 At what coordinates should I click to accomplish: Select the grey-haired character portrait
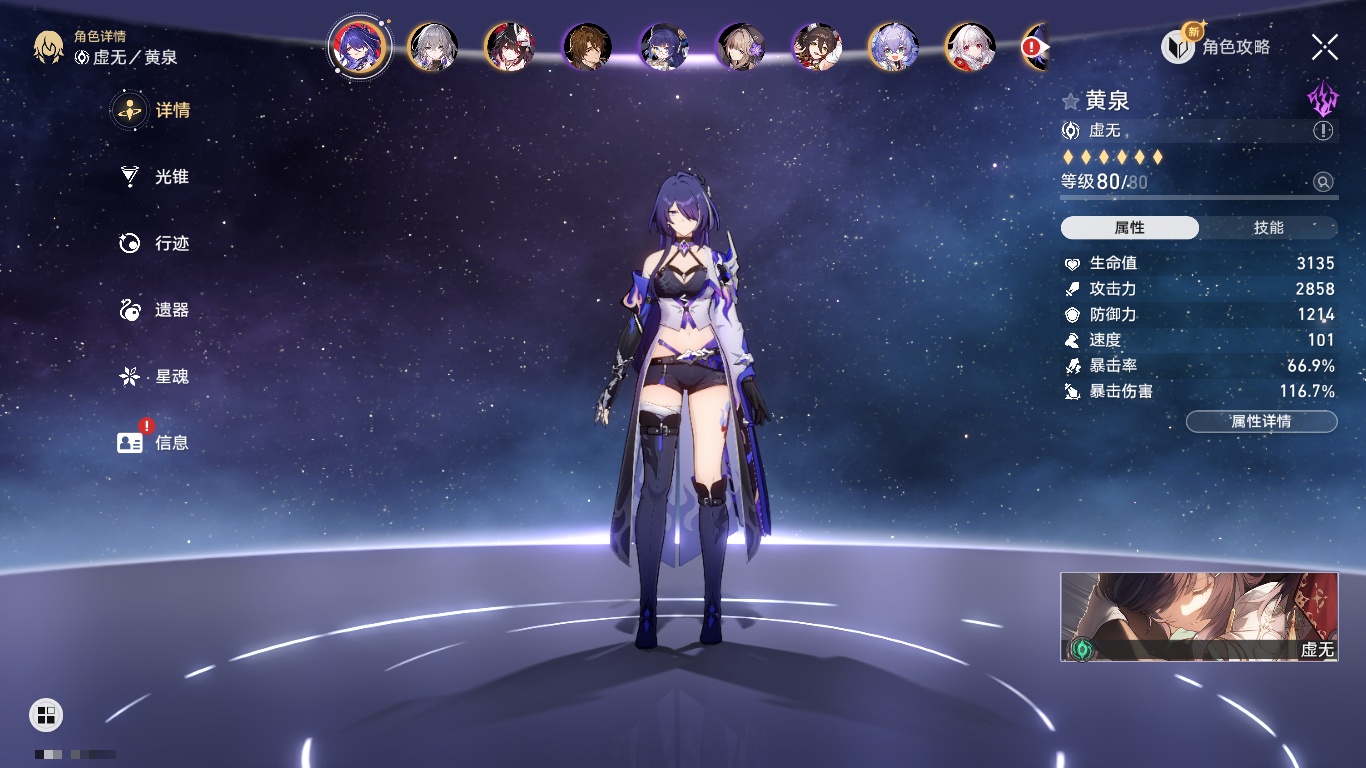pos(433,47)
